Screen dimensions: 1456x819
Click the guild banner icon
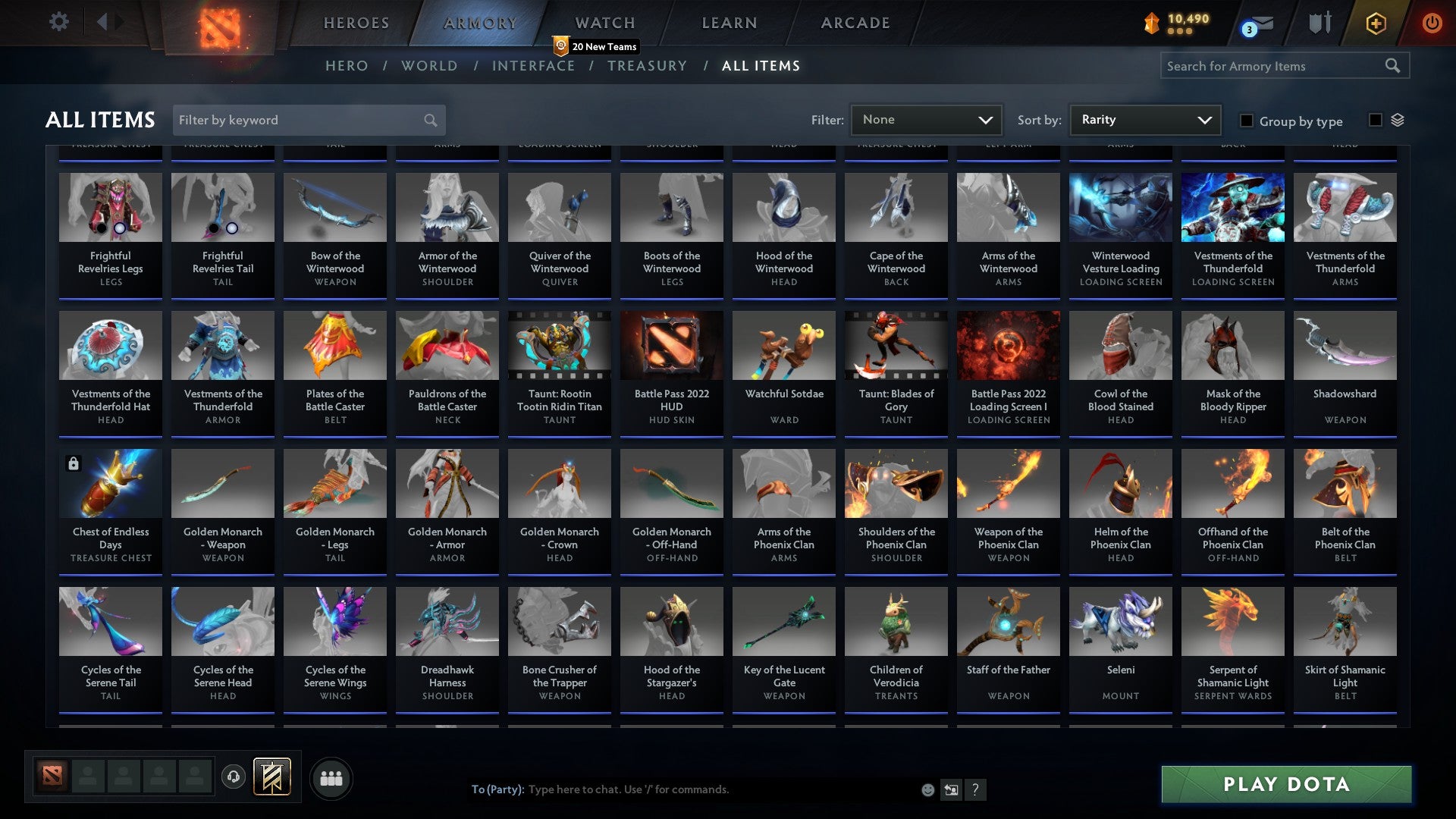pyautogui.click(x=271, y=777)
